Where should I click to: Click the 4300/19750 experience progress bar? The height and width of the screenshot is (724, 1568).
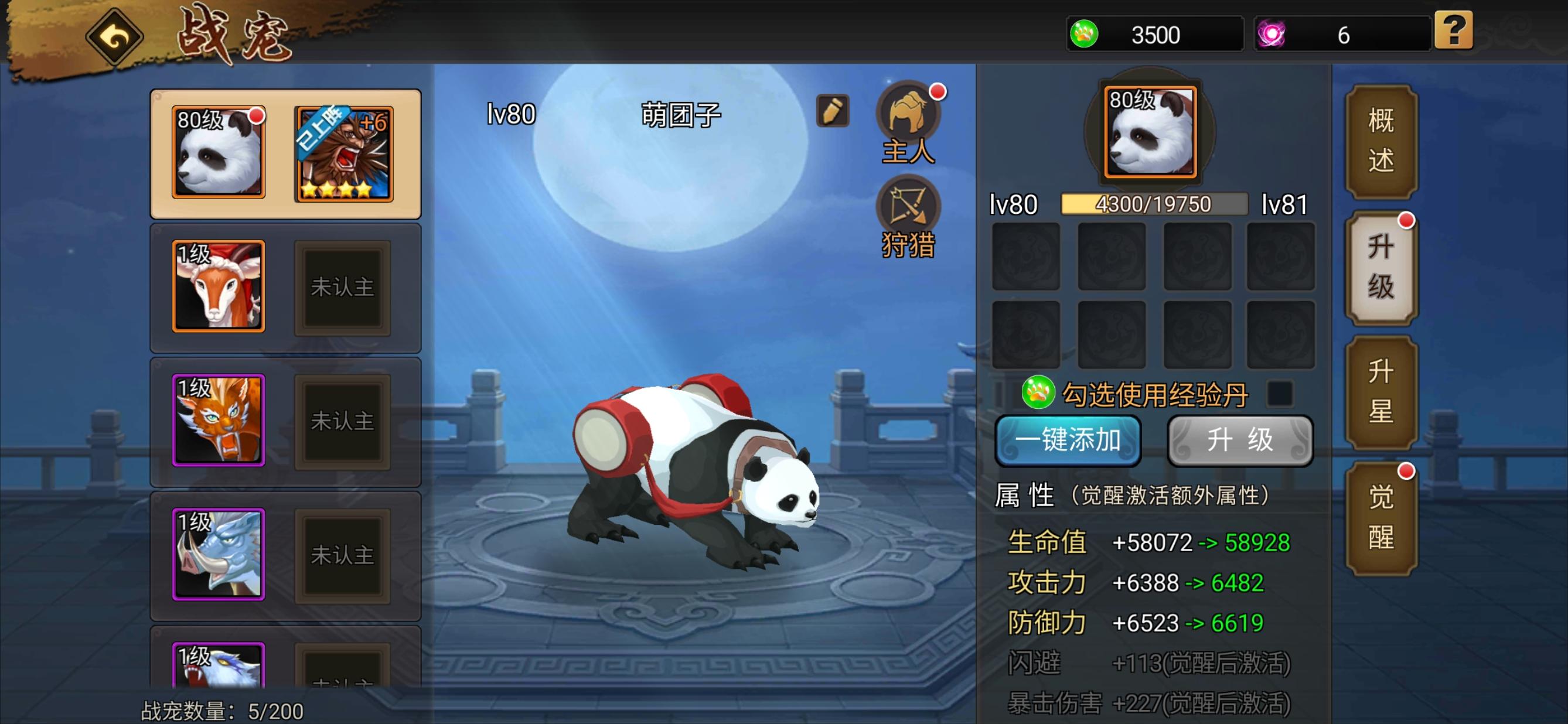click(x=1155, y=204)
